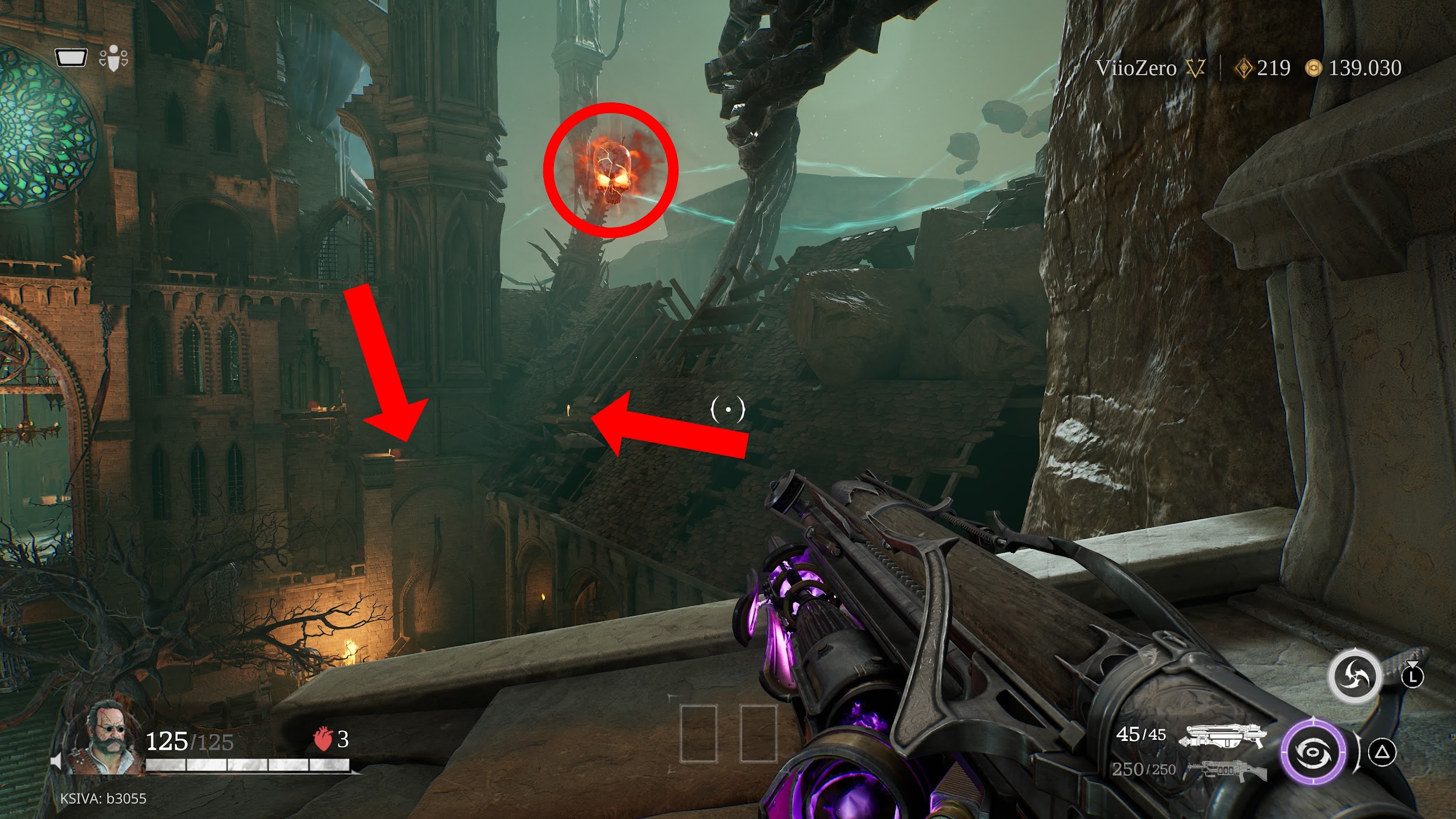Click the white trapezoid icon beside squad icon
Viewport: 1456px width, 819px height.
click(x=71, y=58)
